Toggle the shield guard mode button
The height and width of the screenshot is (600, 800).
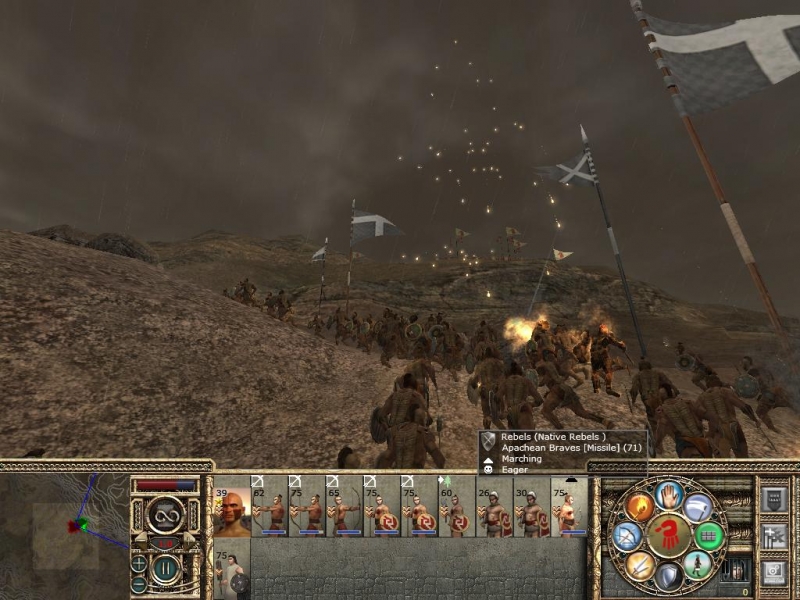tap(669, 578)
